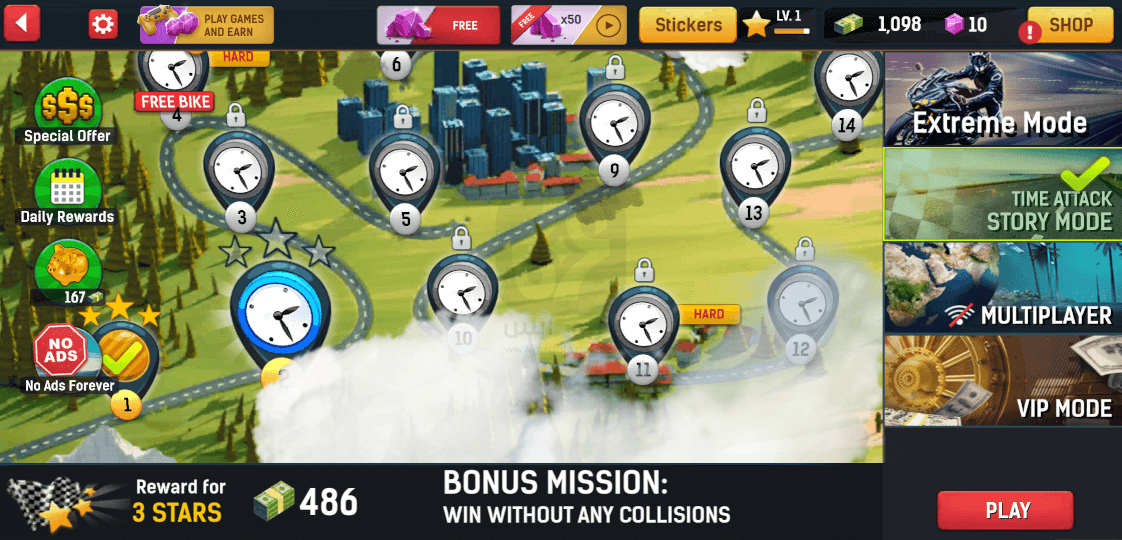The width and height of the screenshot is (1122, 540).
Task: View the Special Offer
Action: click(68, 110)
